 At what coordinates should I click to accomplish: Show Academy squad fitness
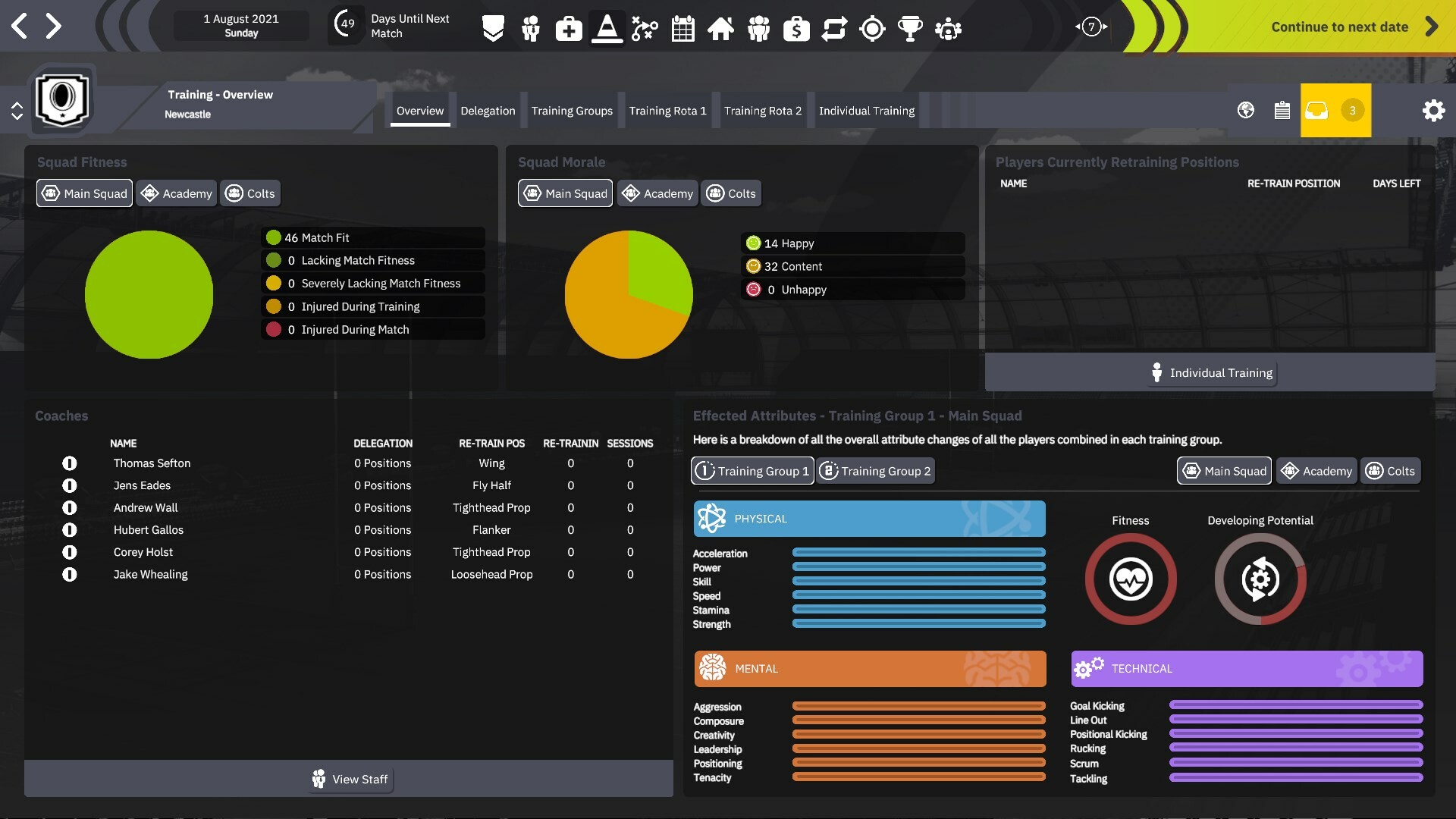coord(176,193)
